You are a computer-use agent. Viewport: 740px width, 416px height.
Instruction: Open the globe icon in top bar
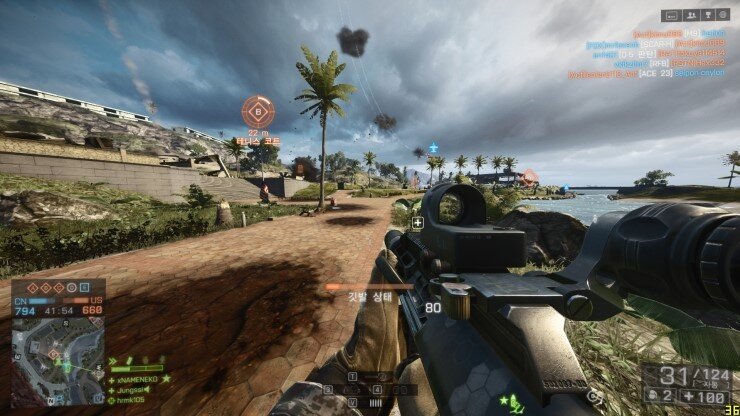(725, 15)
